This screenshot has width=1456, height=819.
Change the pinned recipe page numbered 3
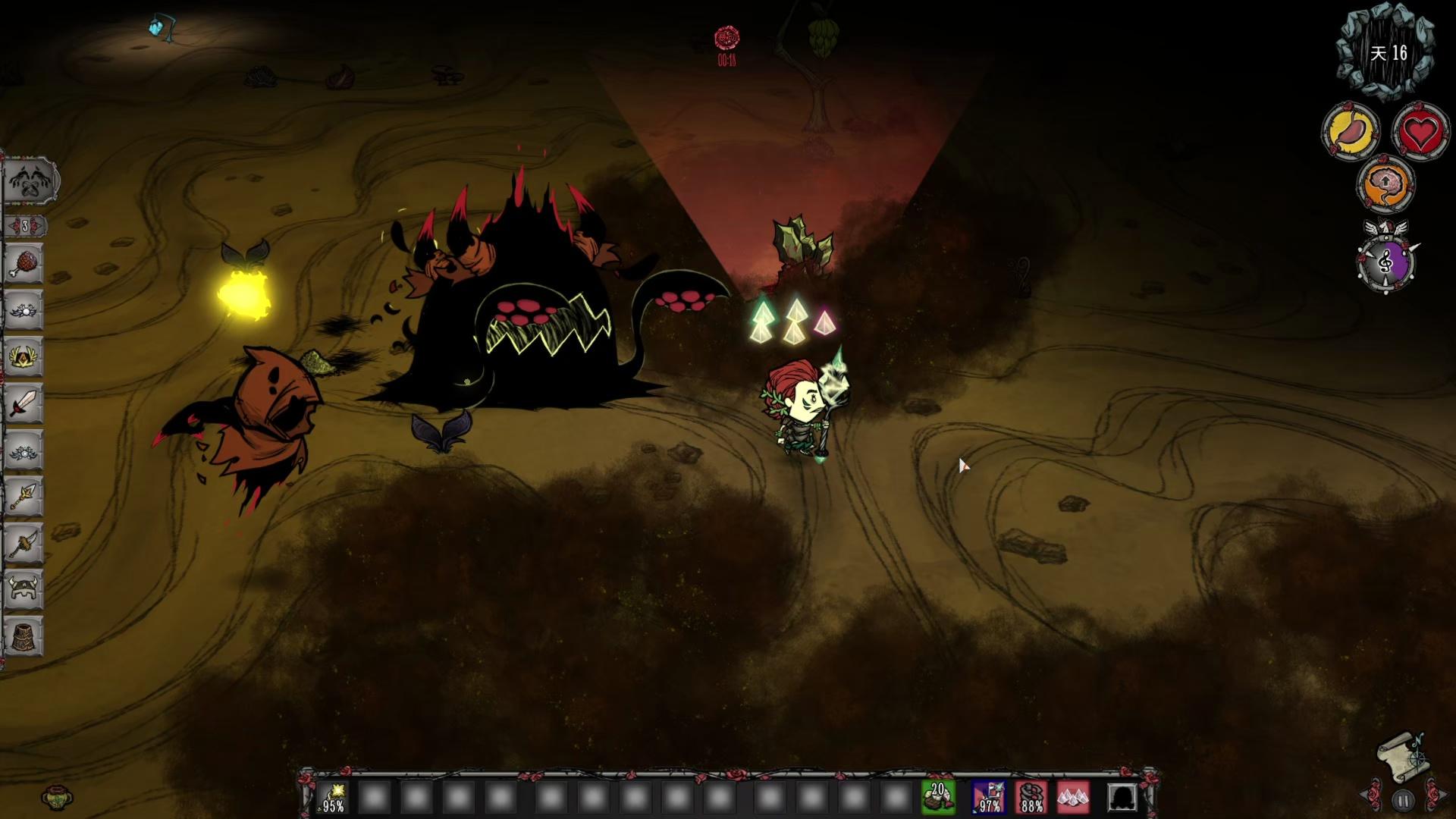tap(25, 226)
